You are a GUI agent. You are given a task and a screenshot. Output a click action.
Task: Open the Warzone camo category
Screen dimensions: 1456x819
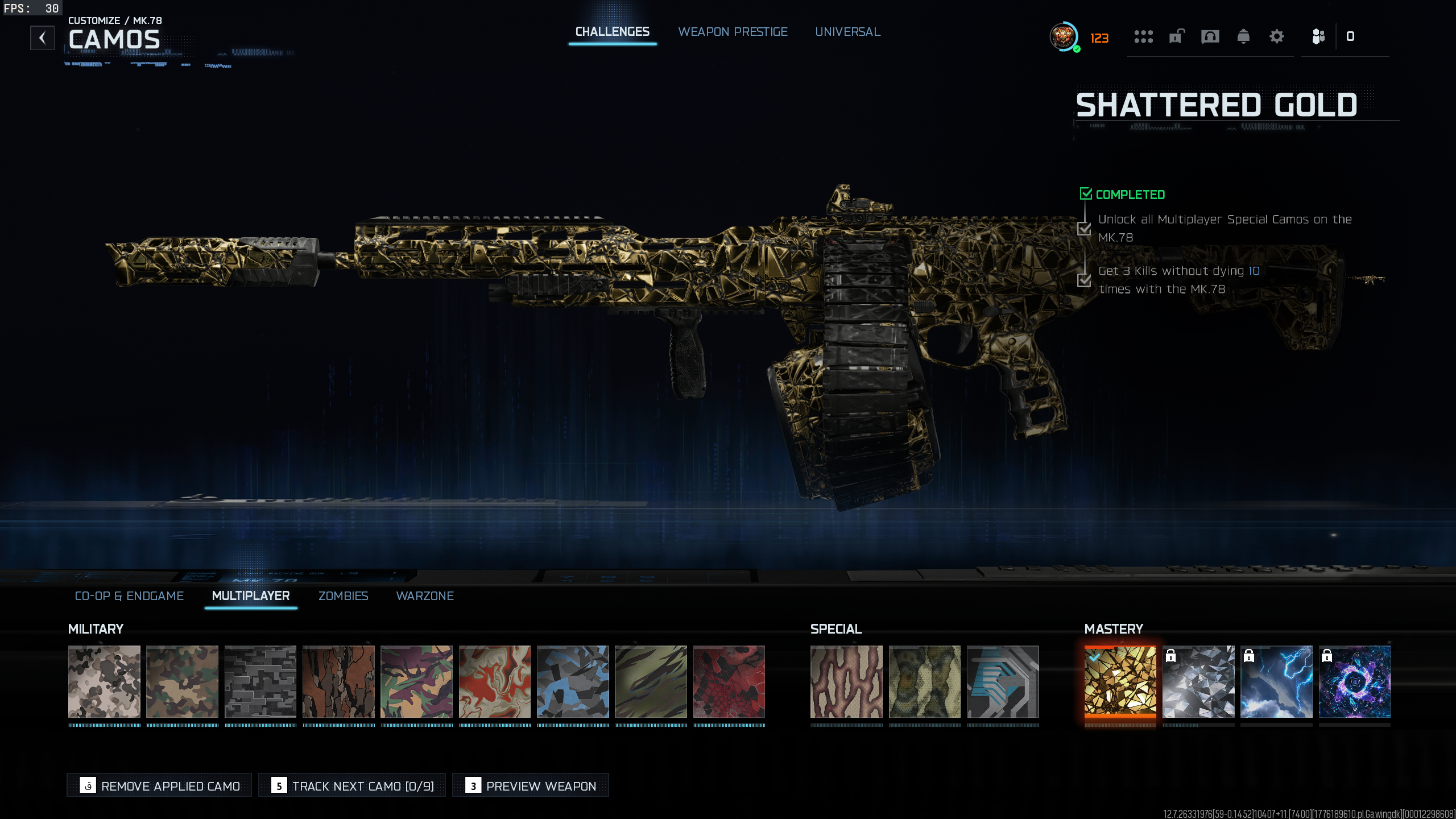click(425, 595)
